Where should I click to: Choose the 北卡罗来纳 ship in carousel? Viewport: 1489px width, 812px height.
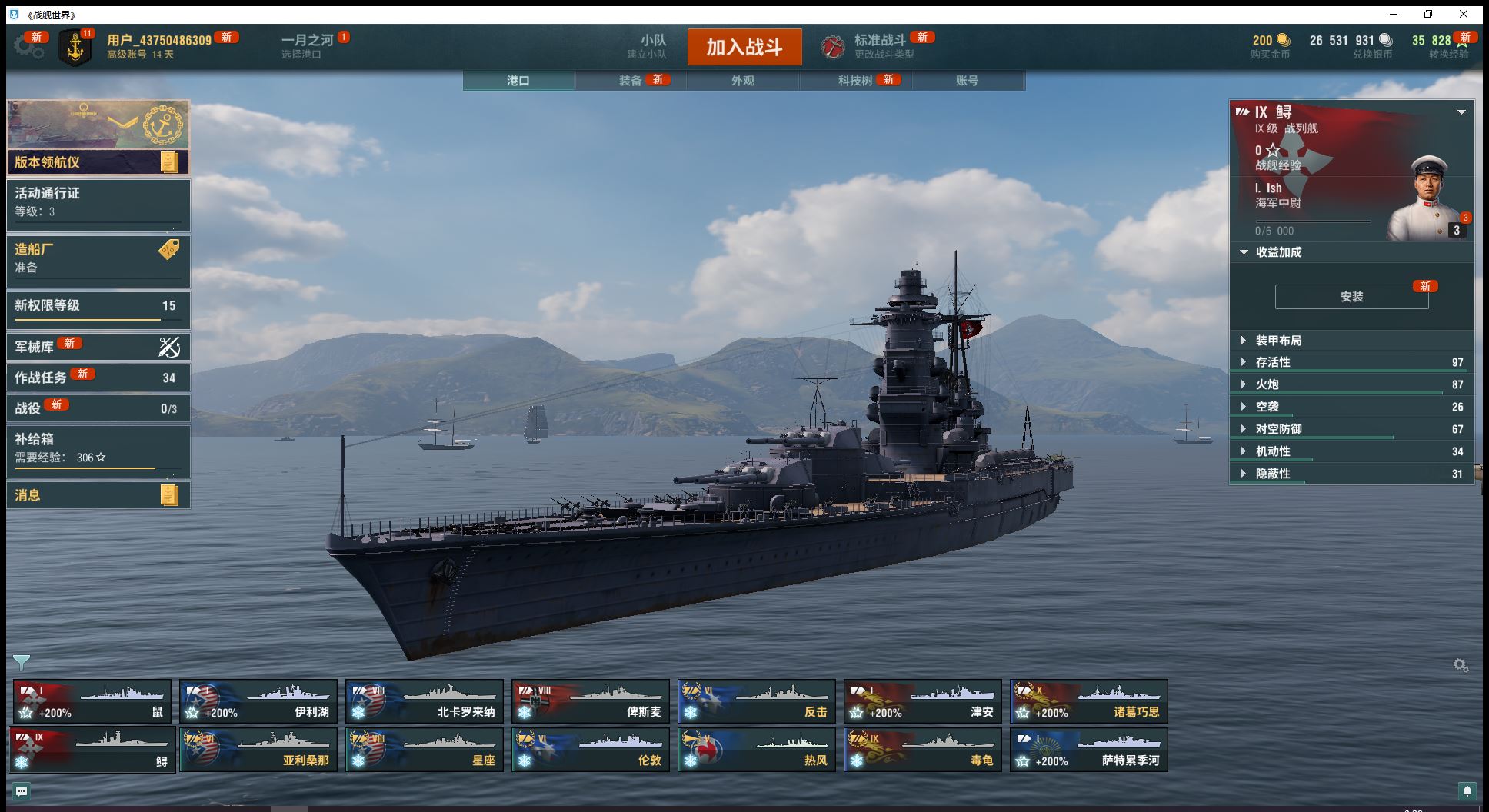pos(424,701)
